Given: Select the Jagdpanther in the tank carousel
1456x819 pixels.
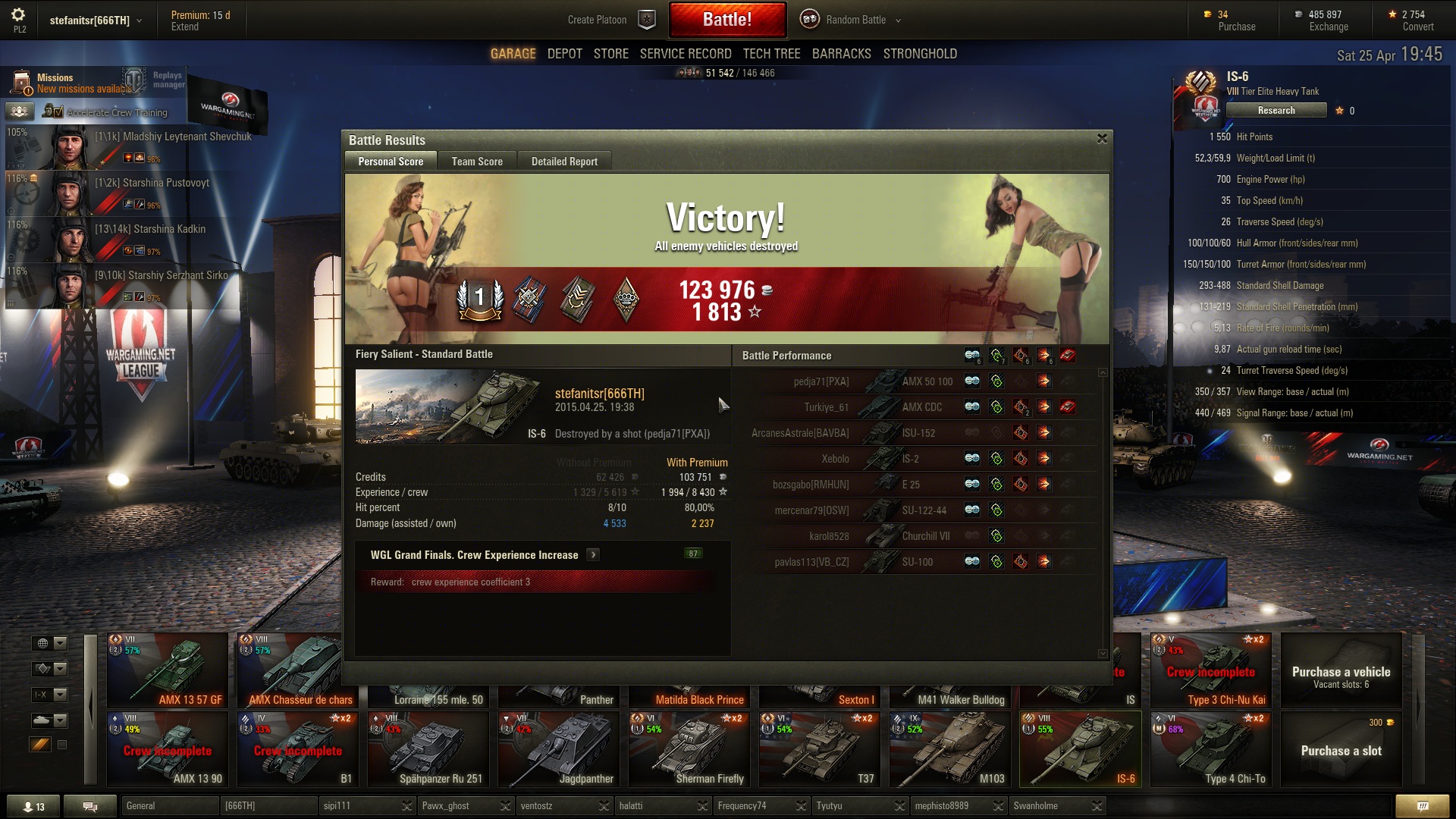Looking at the screenshot, I should [562, 749].
